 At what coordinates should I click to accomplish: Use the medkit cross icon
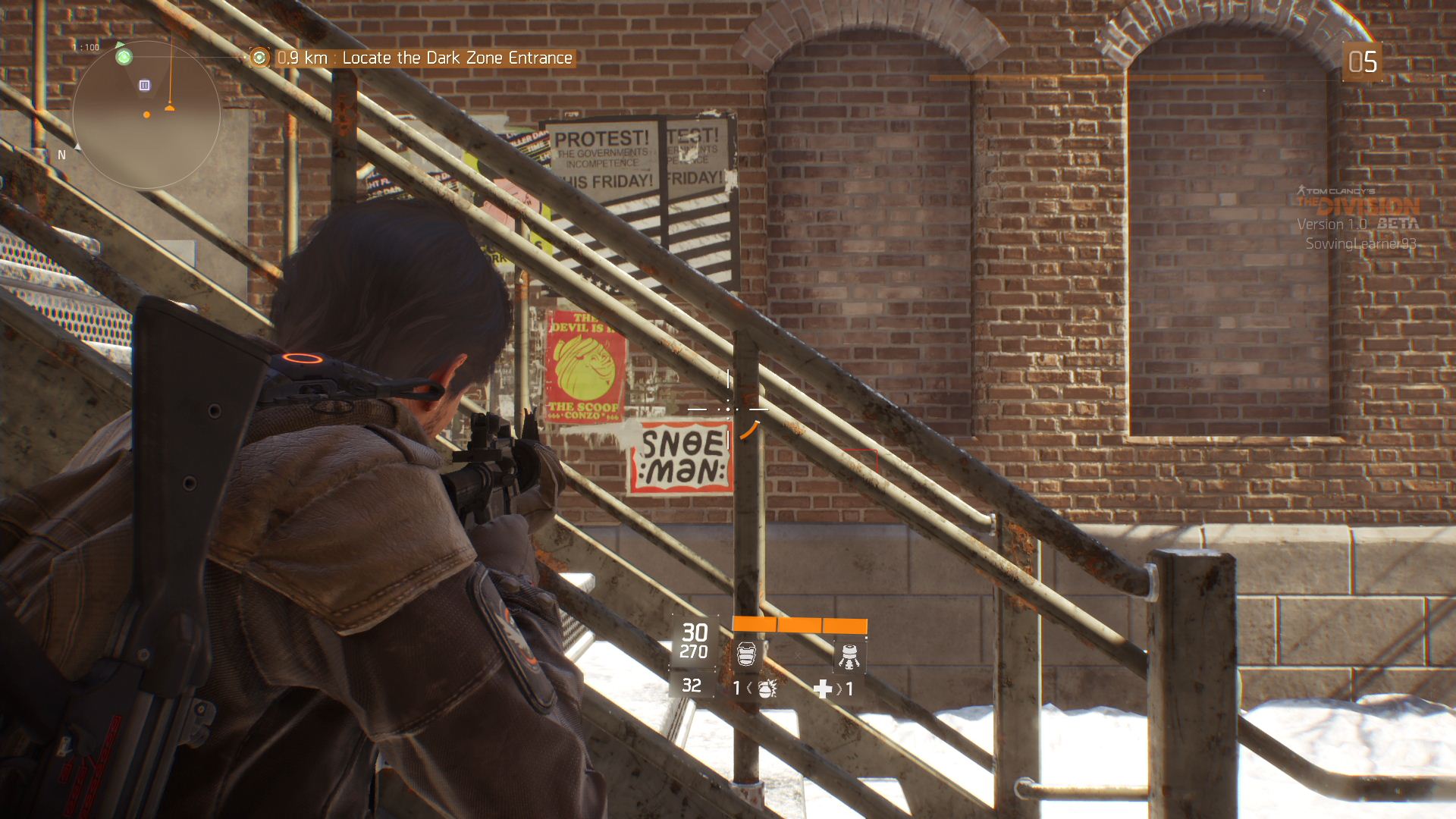[x=822, y=689]
